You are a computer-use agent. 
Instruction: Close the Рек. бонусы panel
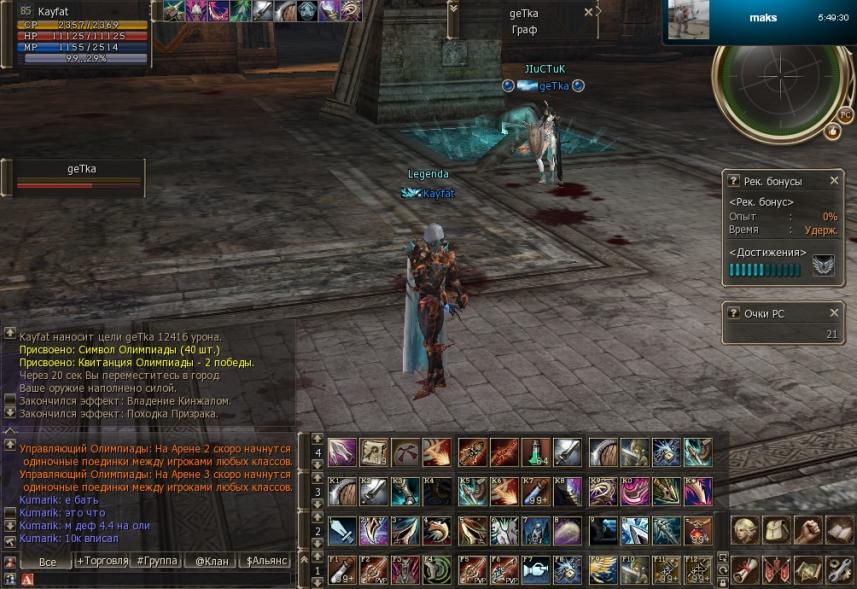click(834, 181)
